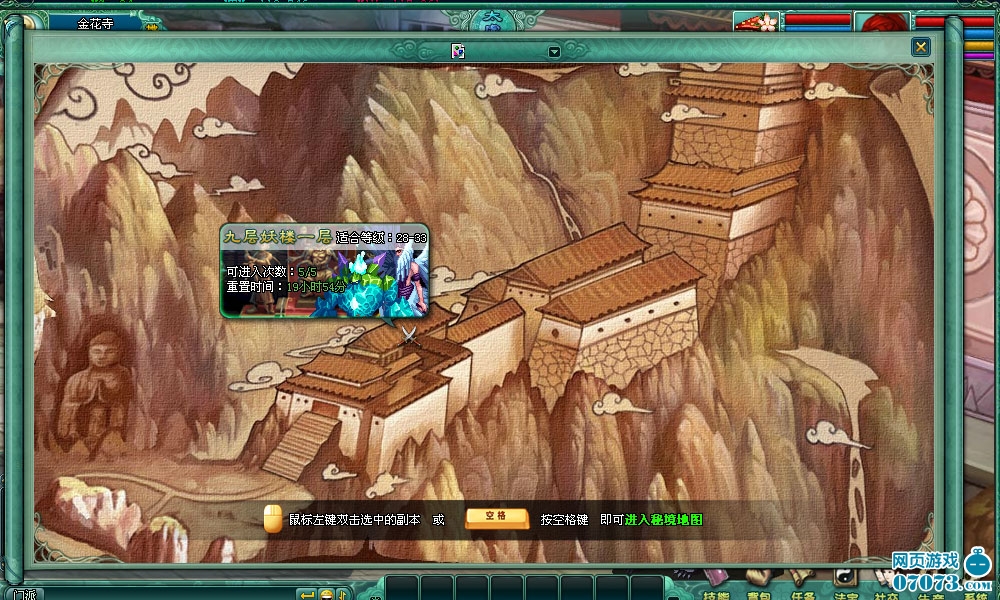Click the flower fan portrait icon
The image size is (1000, 600).
pyautogui.click(x=756, y=21)
